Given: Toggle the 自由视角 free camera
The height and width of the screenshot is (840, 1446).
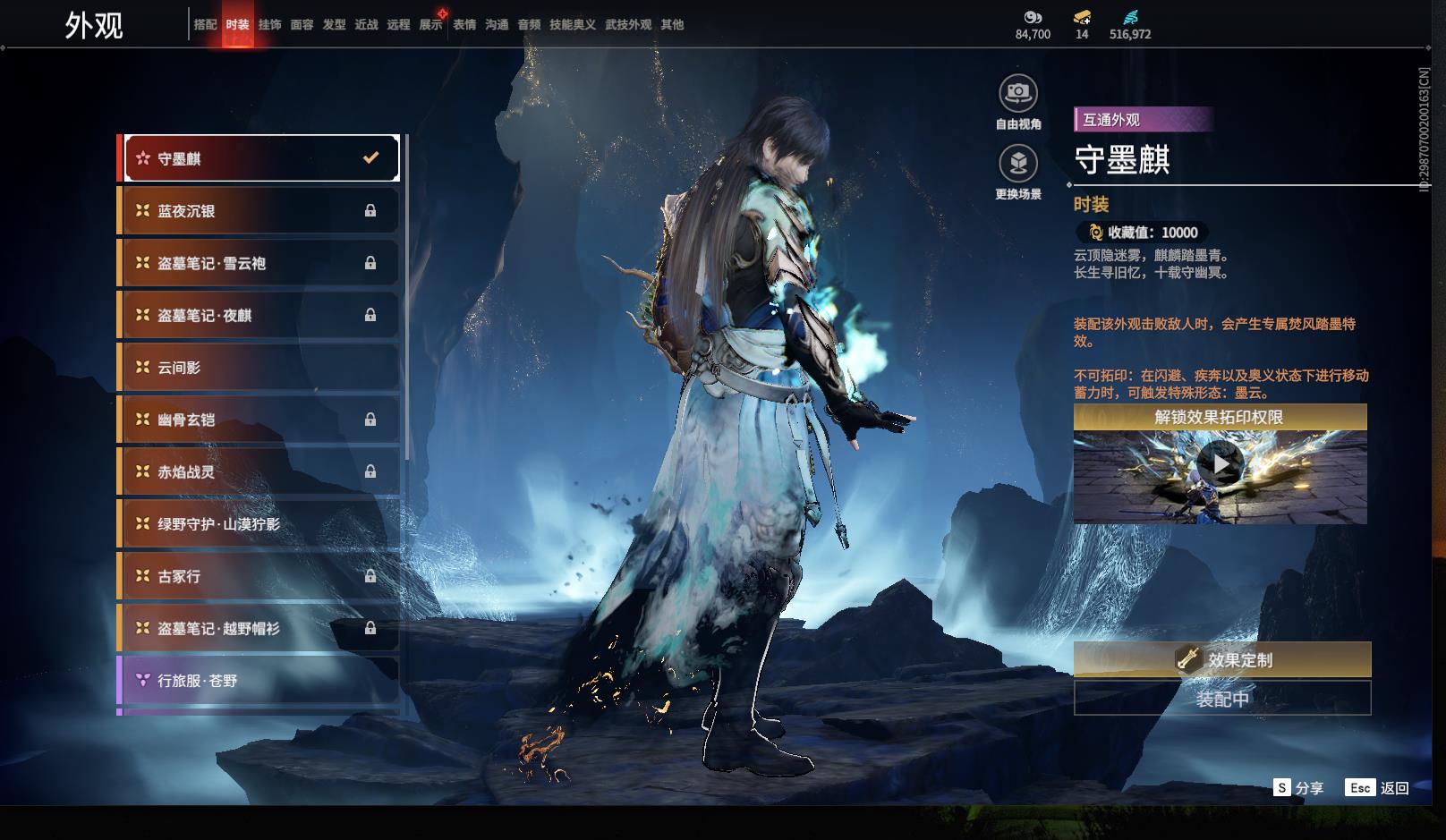Looking at the screenshot, I should (1018, 93).
